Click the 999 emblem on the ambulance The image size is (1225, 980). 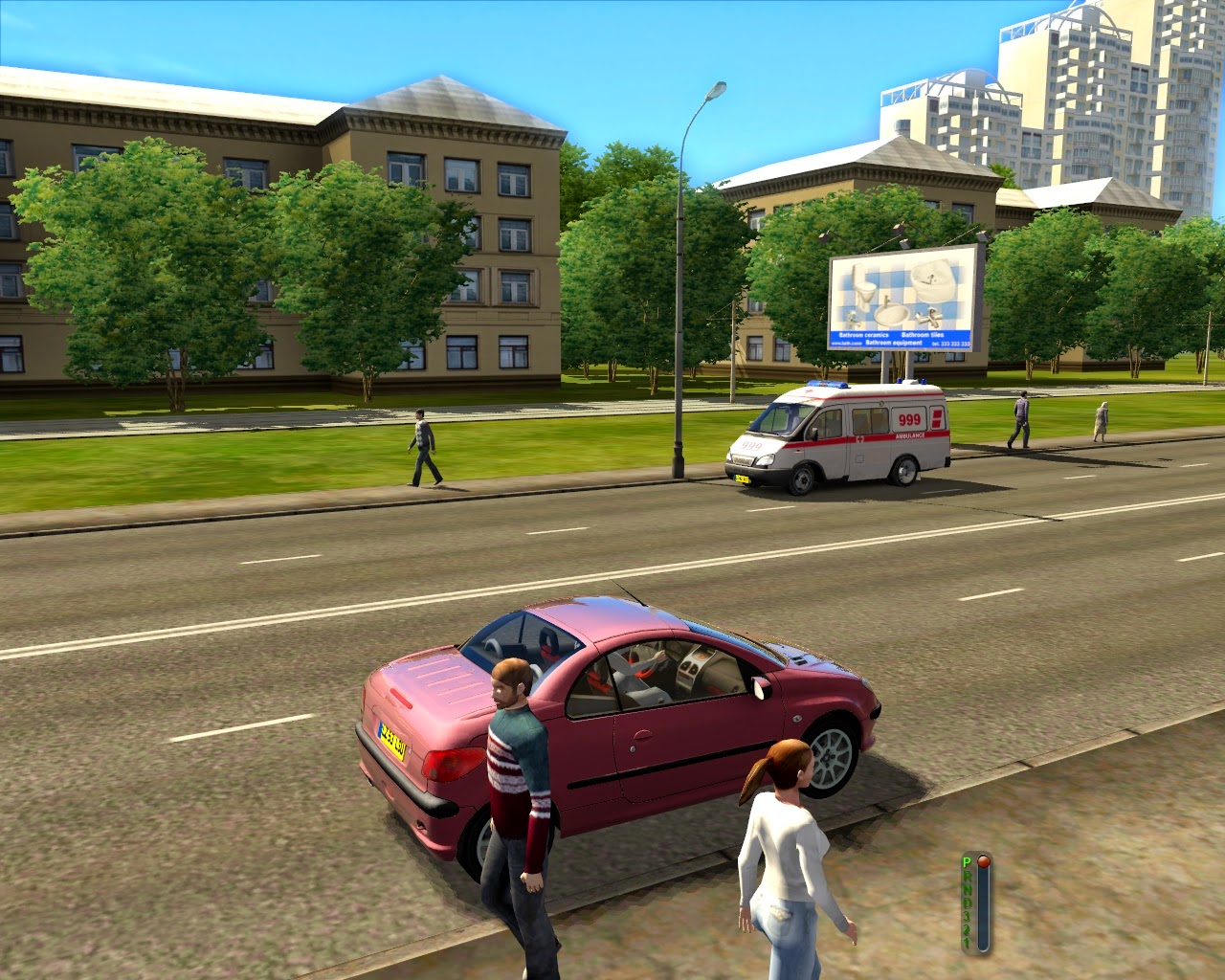click(x=910, y=418)
